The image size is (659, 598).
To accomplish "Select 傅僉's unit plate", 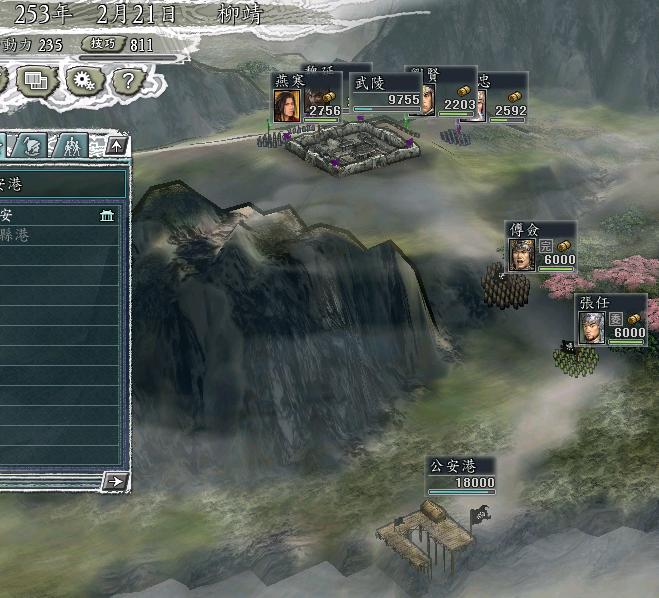I will coord(540,246).
